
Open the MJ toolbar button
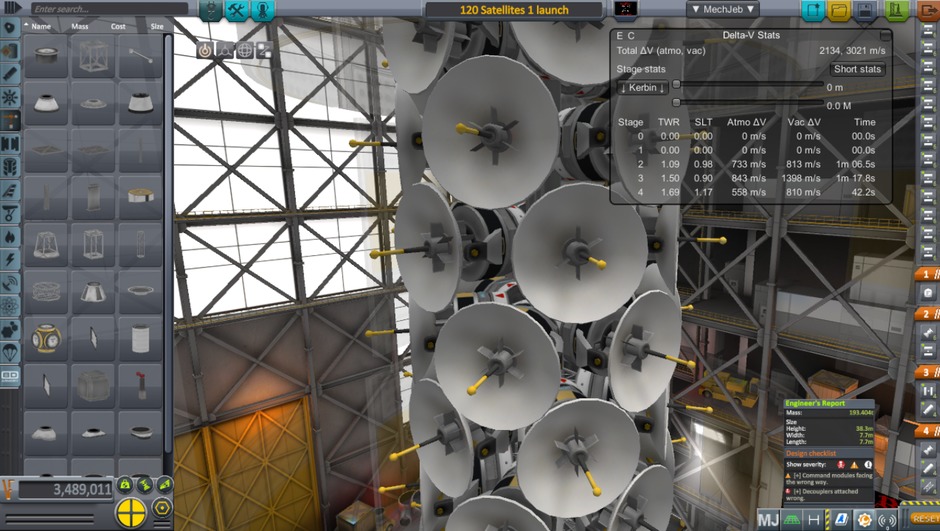coord(768,519)
